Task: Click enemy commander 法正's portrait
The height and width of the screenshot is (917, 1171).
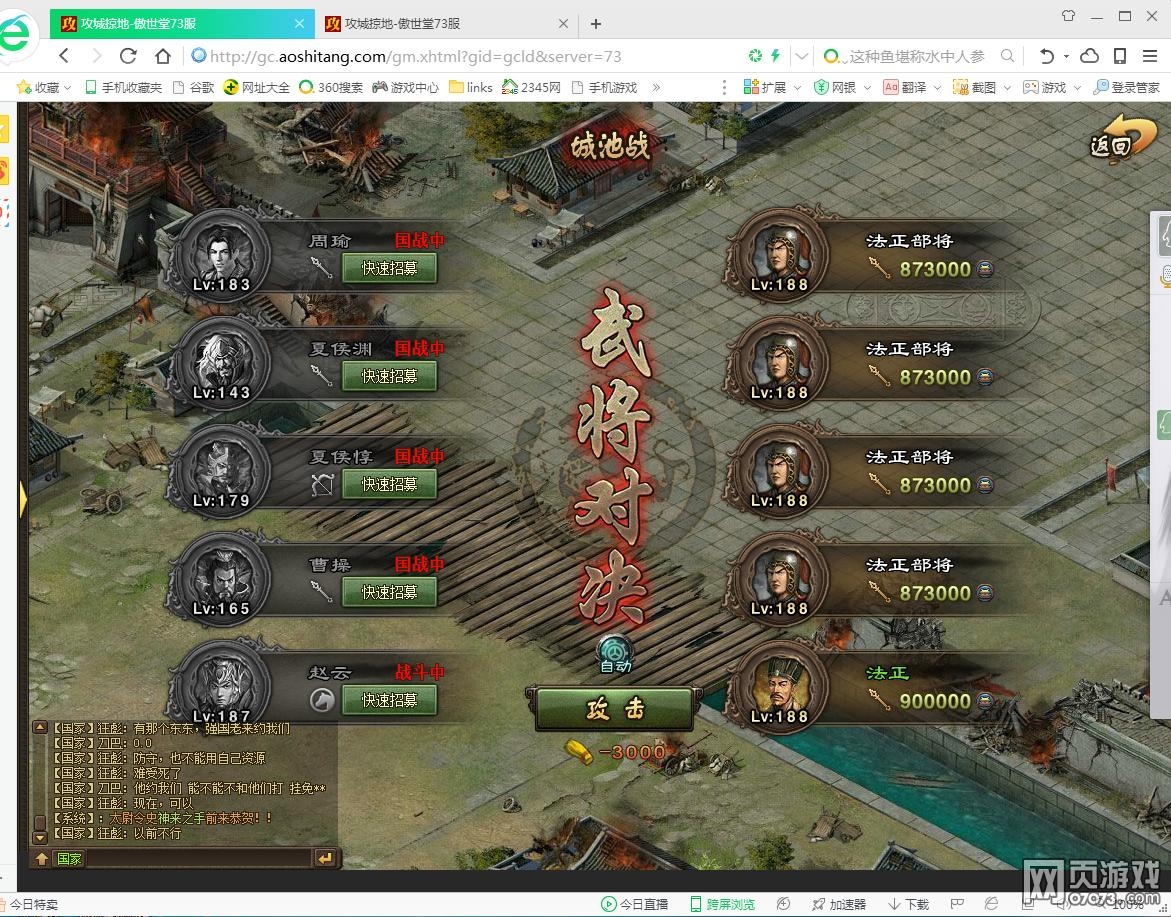Action: (778, 684)
